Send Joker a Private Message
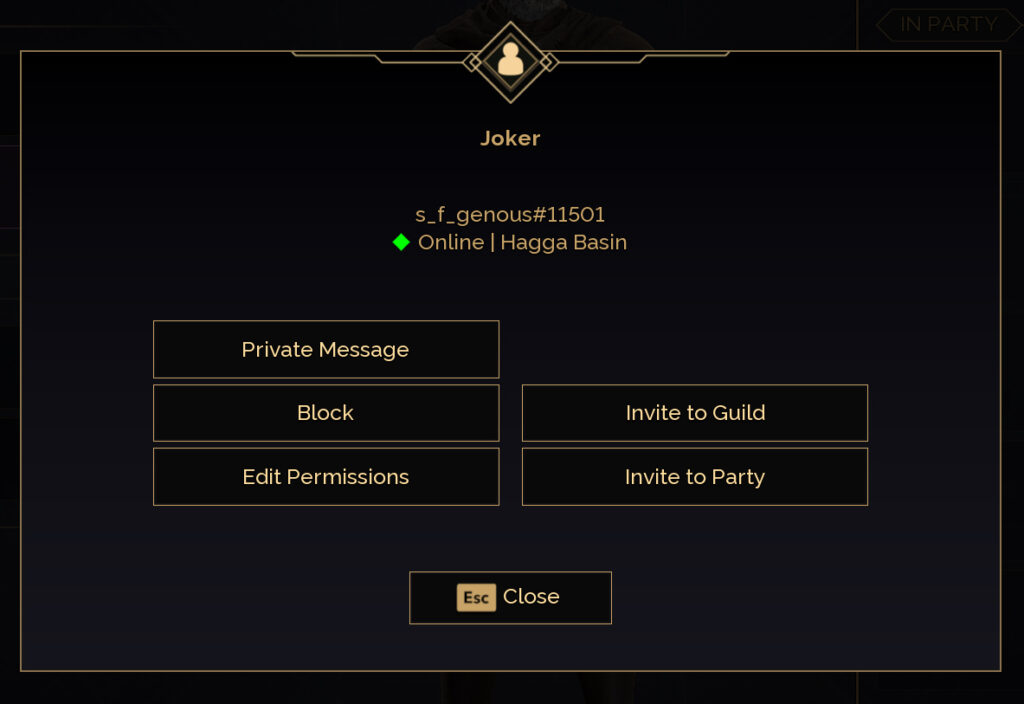Screen dimensions: 1024x704 325,350
